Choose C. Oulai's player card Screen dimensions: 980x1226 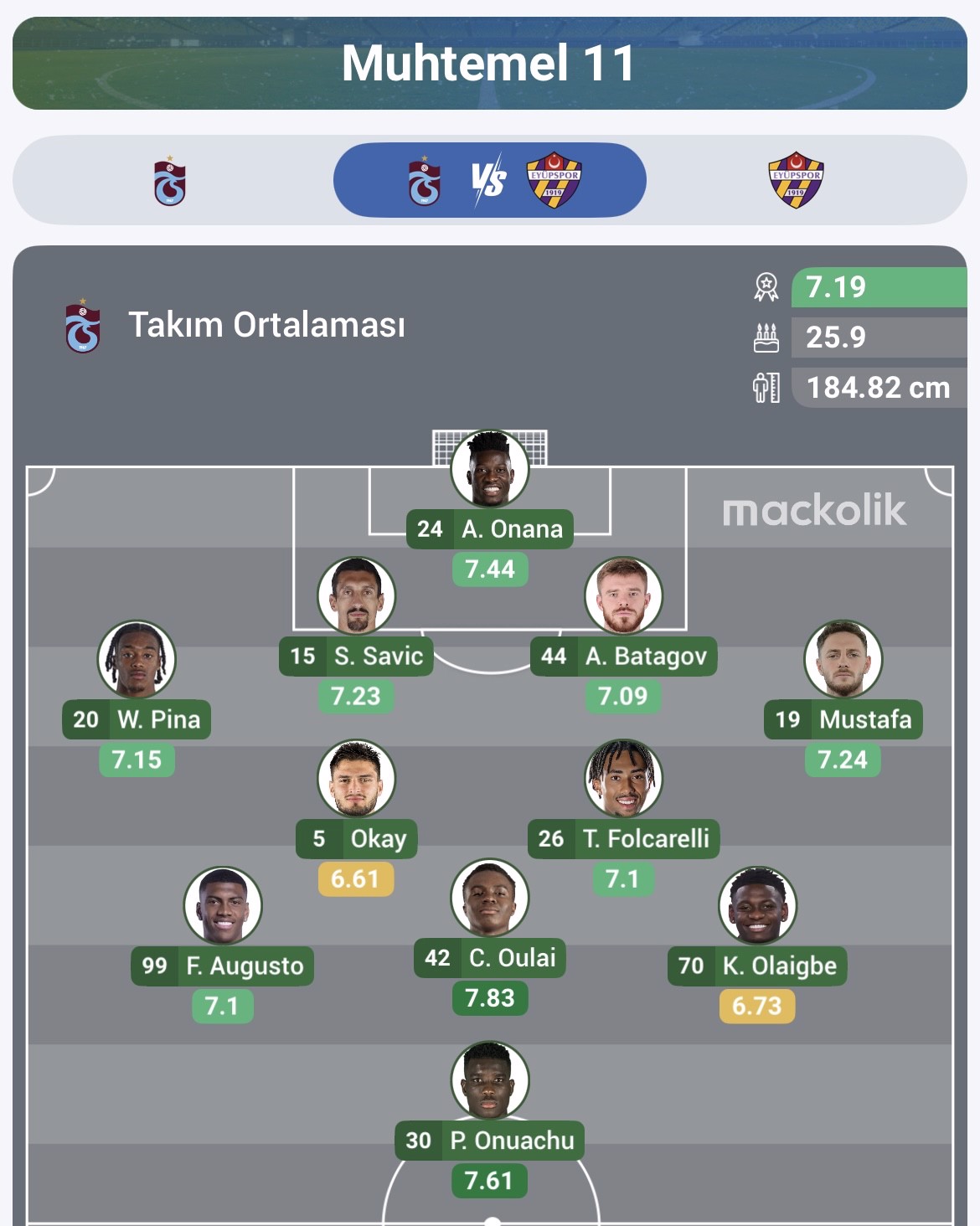click(490, 899)
